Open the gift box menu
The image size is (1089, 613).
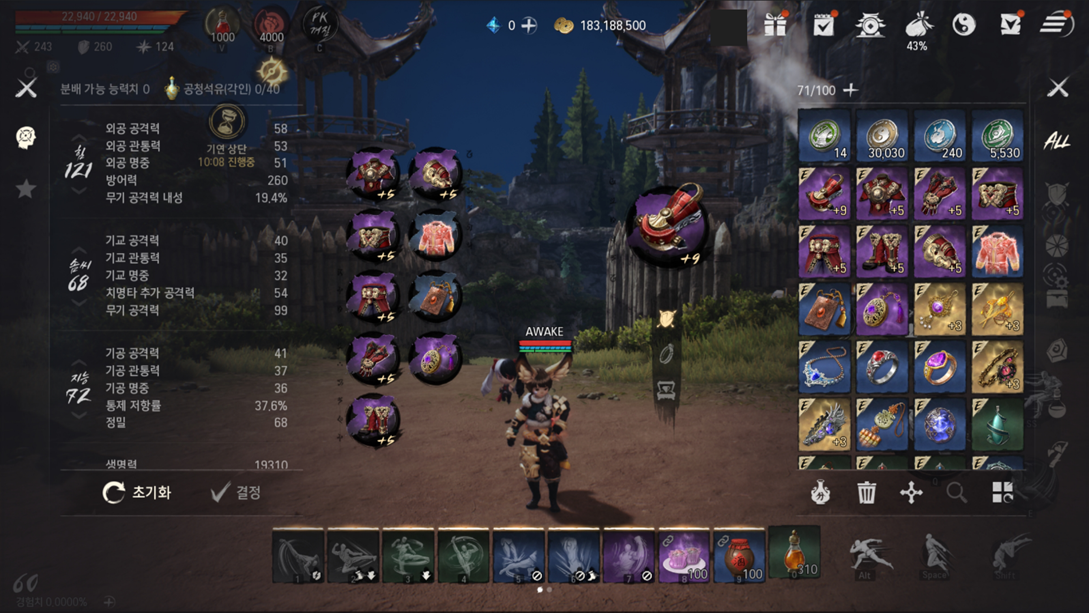click(x=775, y=24)
